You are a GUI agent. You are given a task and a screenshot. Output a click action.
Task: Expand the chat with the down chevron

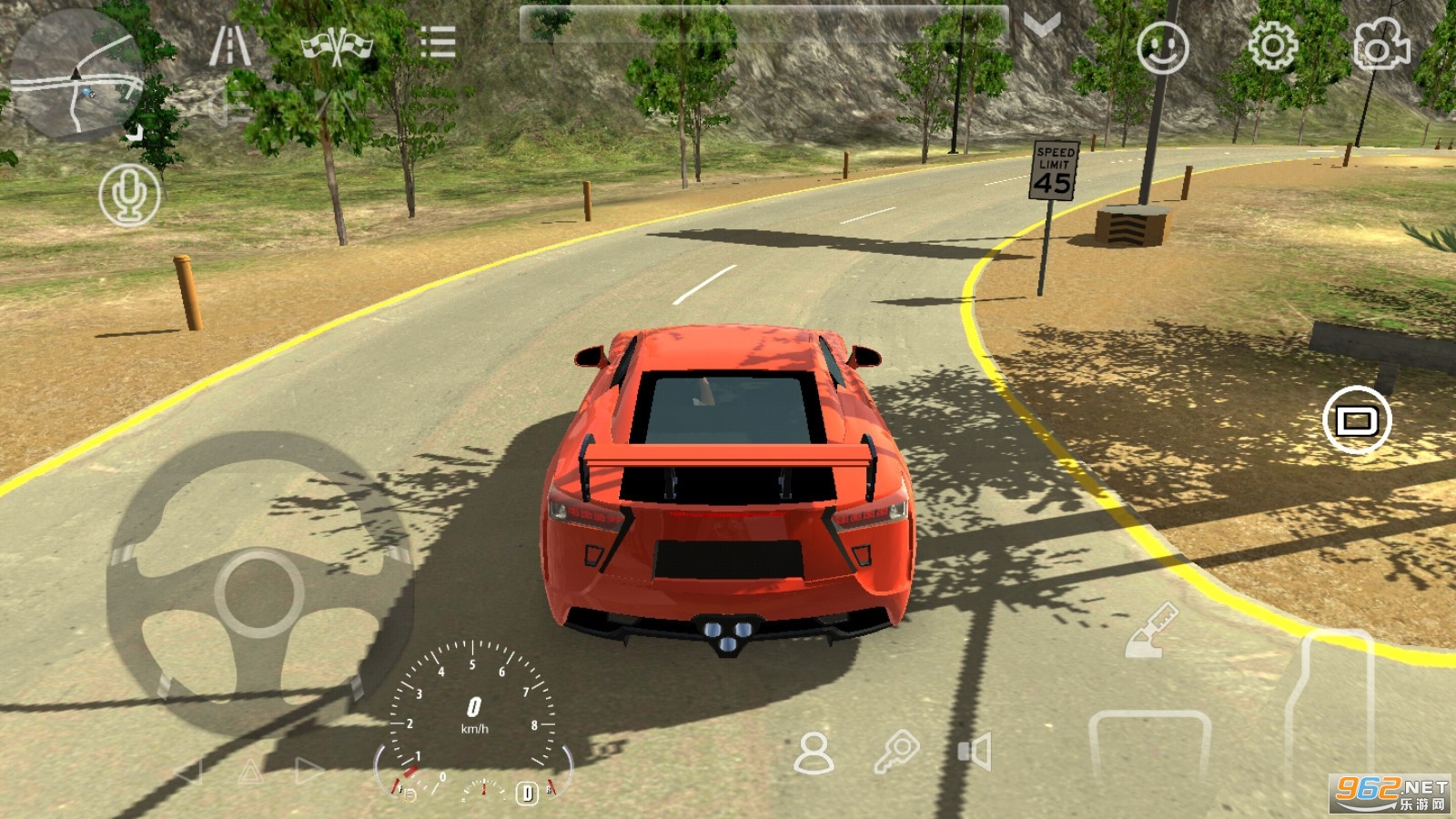(x=1042, y=25)
